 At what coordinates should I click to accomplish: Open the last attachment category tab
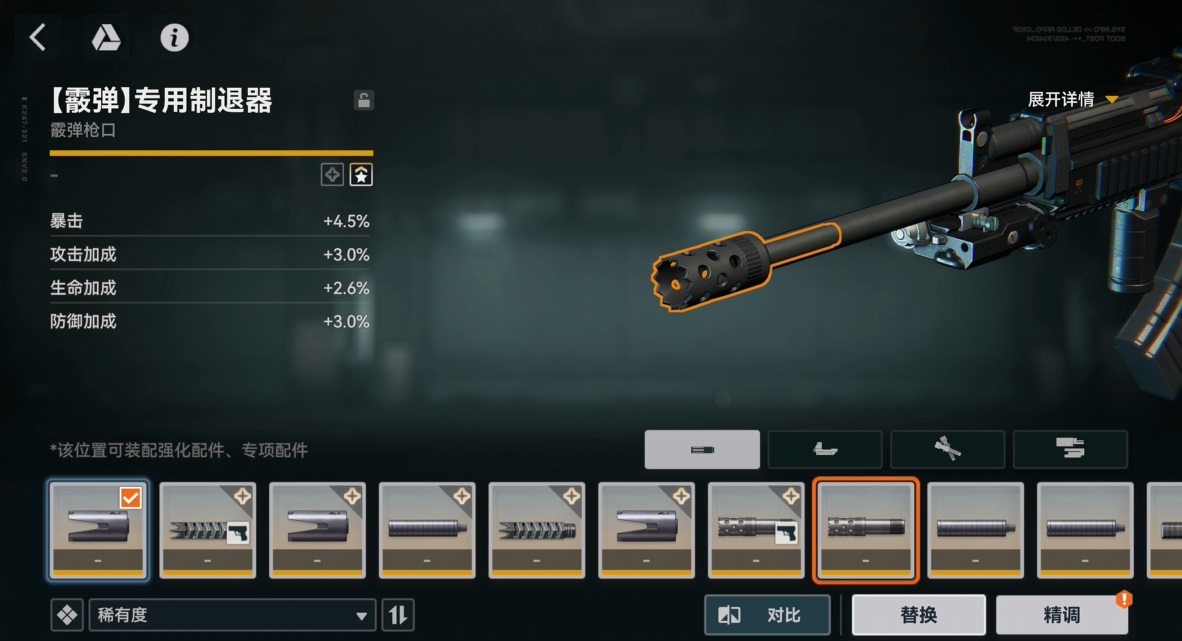pyautogui.click(x=1070, y=450)
